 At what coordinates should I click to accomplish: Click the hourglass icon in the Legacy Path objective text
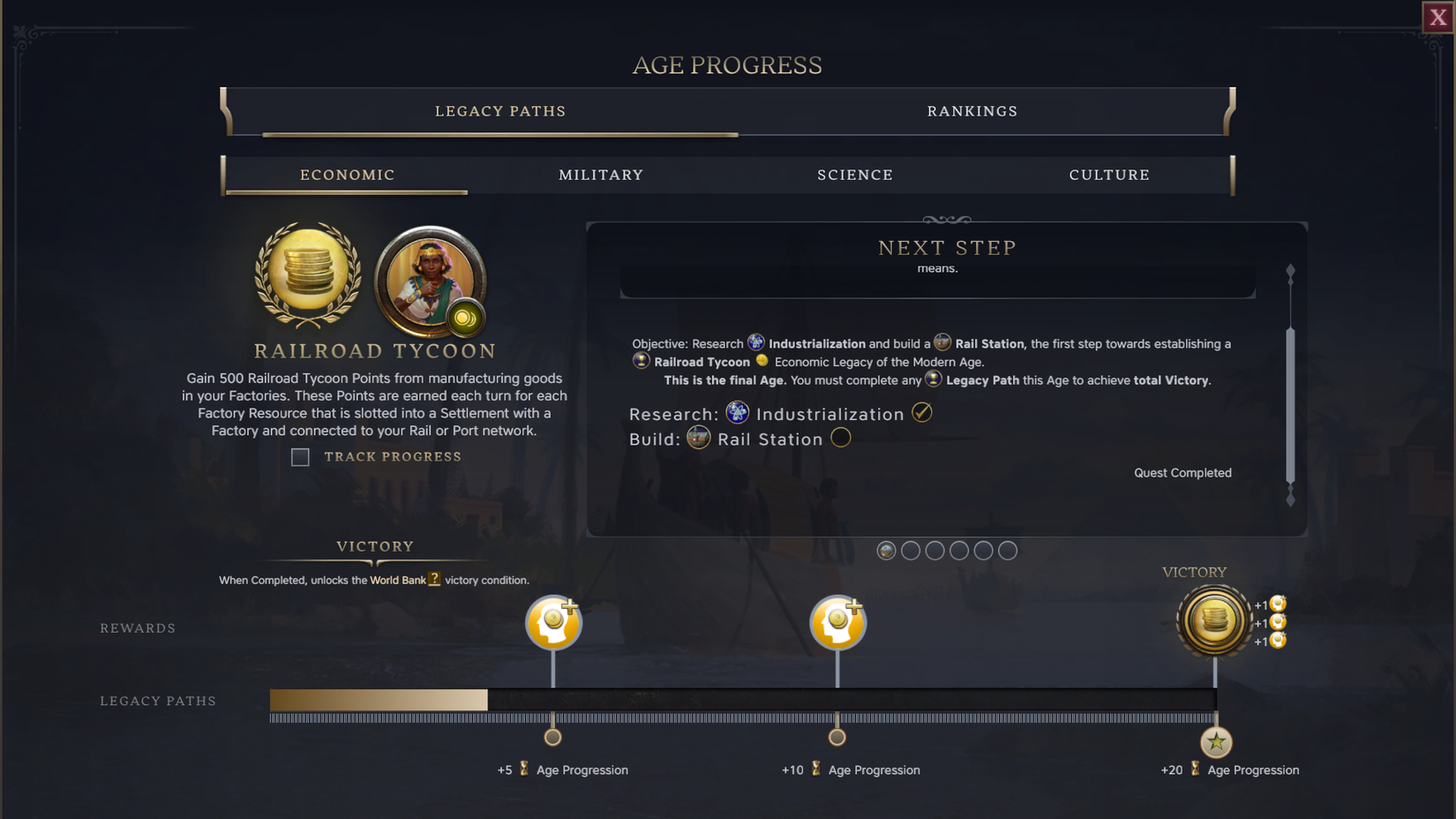[x=934, y=379]
